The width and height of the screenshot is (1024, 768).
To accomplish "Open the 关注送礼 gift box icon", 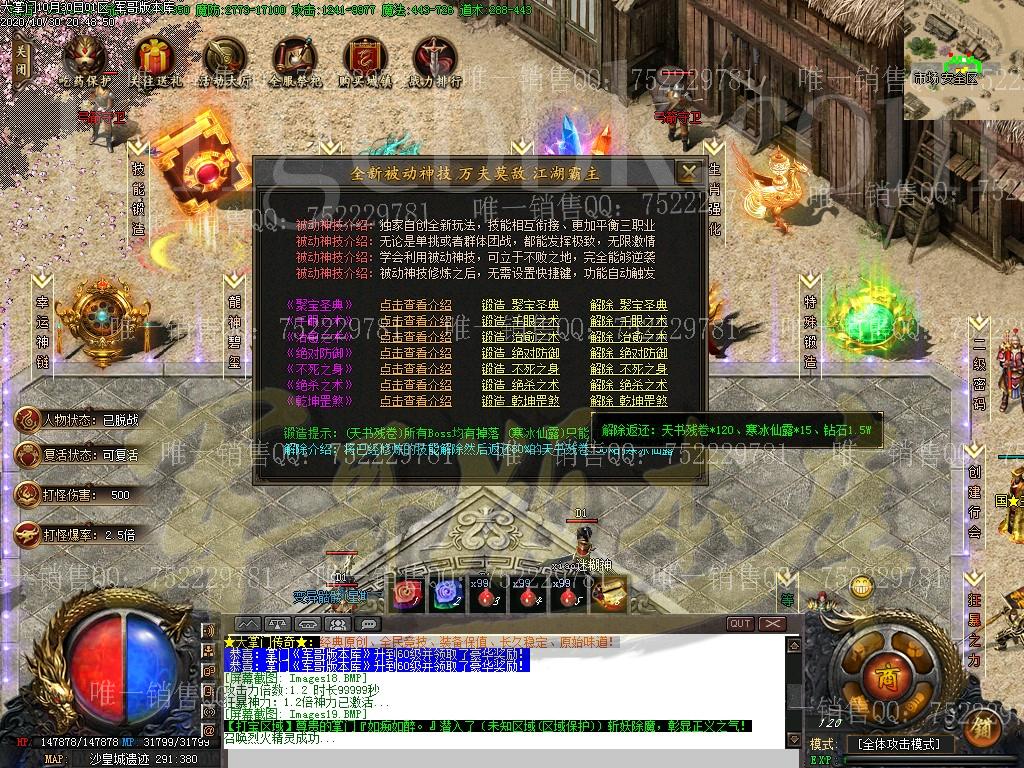I will click(155, 61).
